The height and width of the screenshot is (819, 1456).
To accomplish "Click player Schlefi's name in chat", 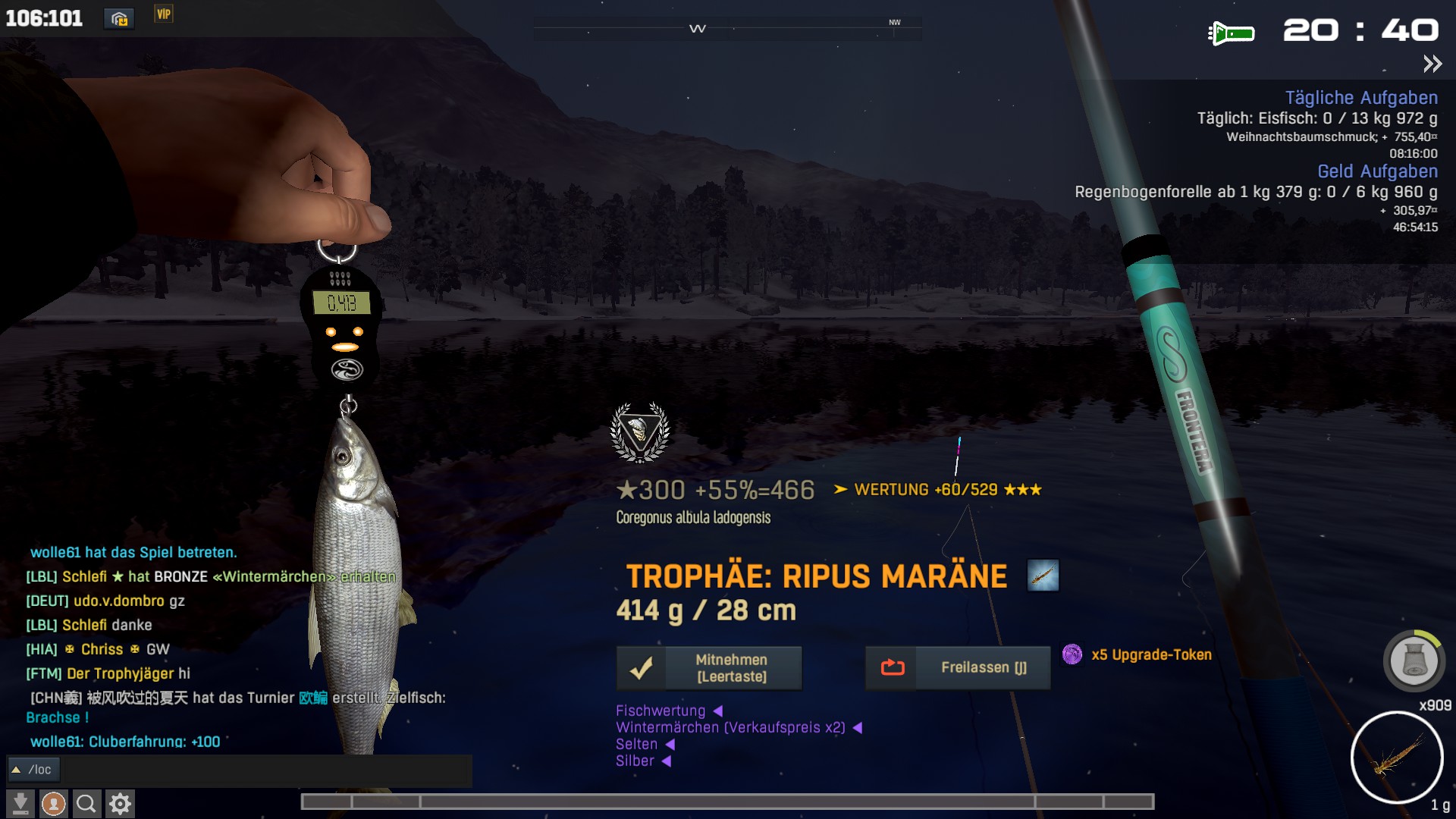I will pyautogui.click(x=84, y=576).
